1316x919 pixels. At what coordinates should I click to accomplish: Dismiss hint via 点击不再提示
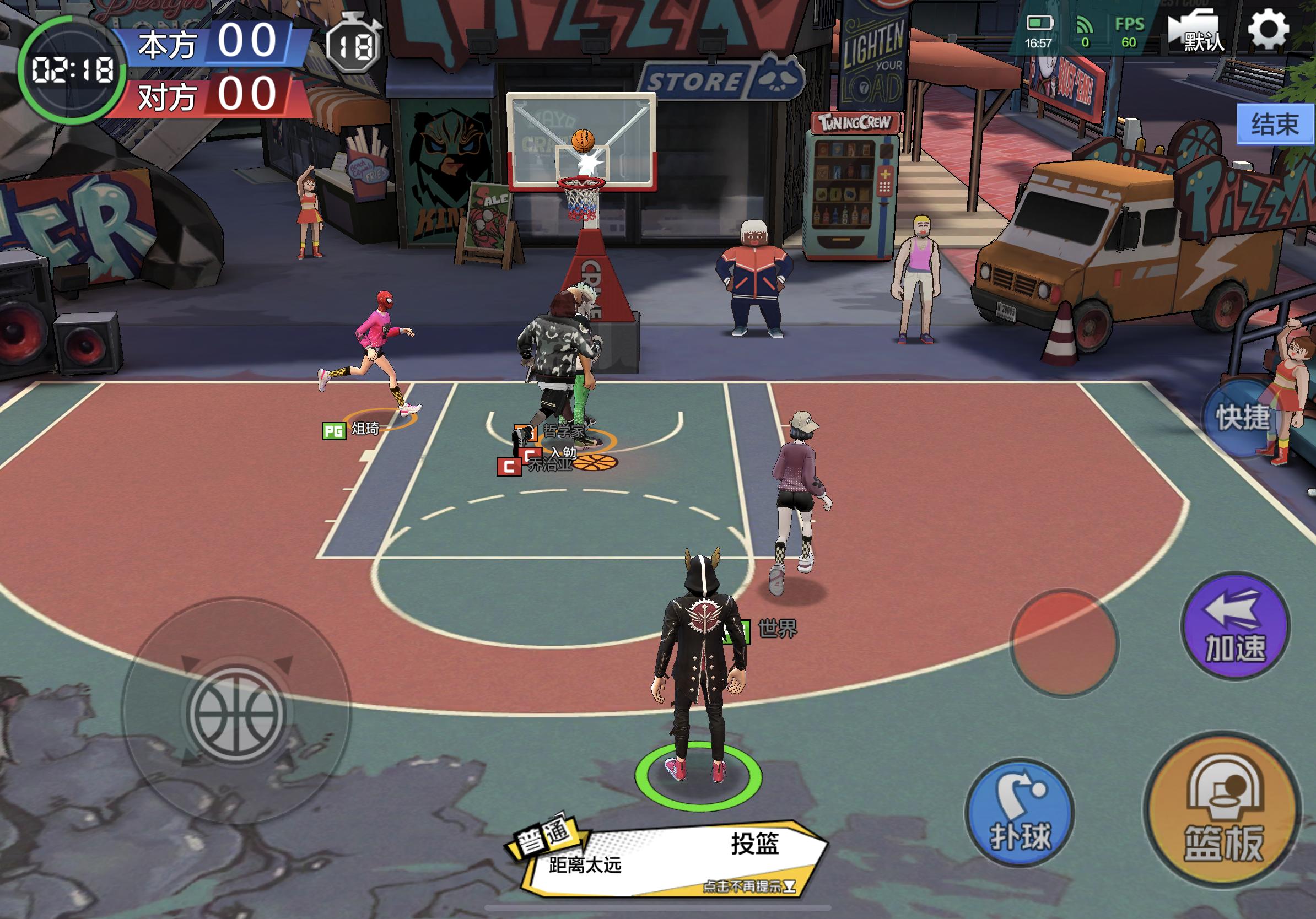[749, 886]
